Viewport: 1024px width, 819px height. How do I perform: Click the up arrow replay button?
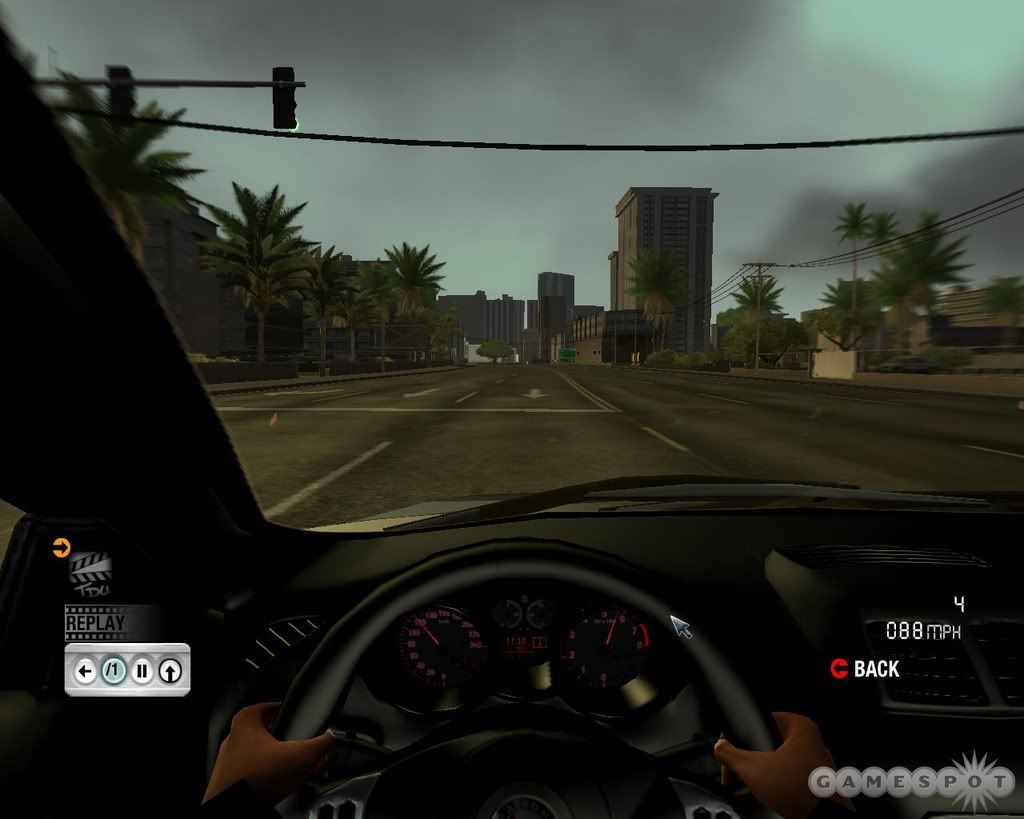(170, 671)
